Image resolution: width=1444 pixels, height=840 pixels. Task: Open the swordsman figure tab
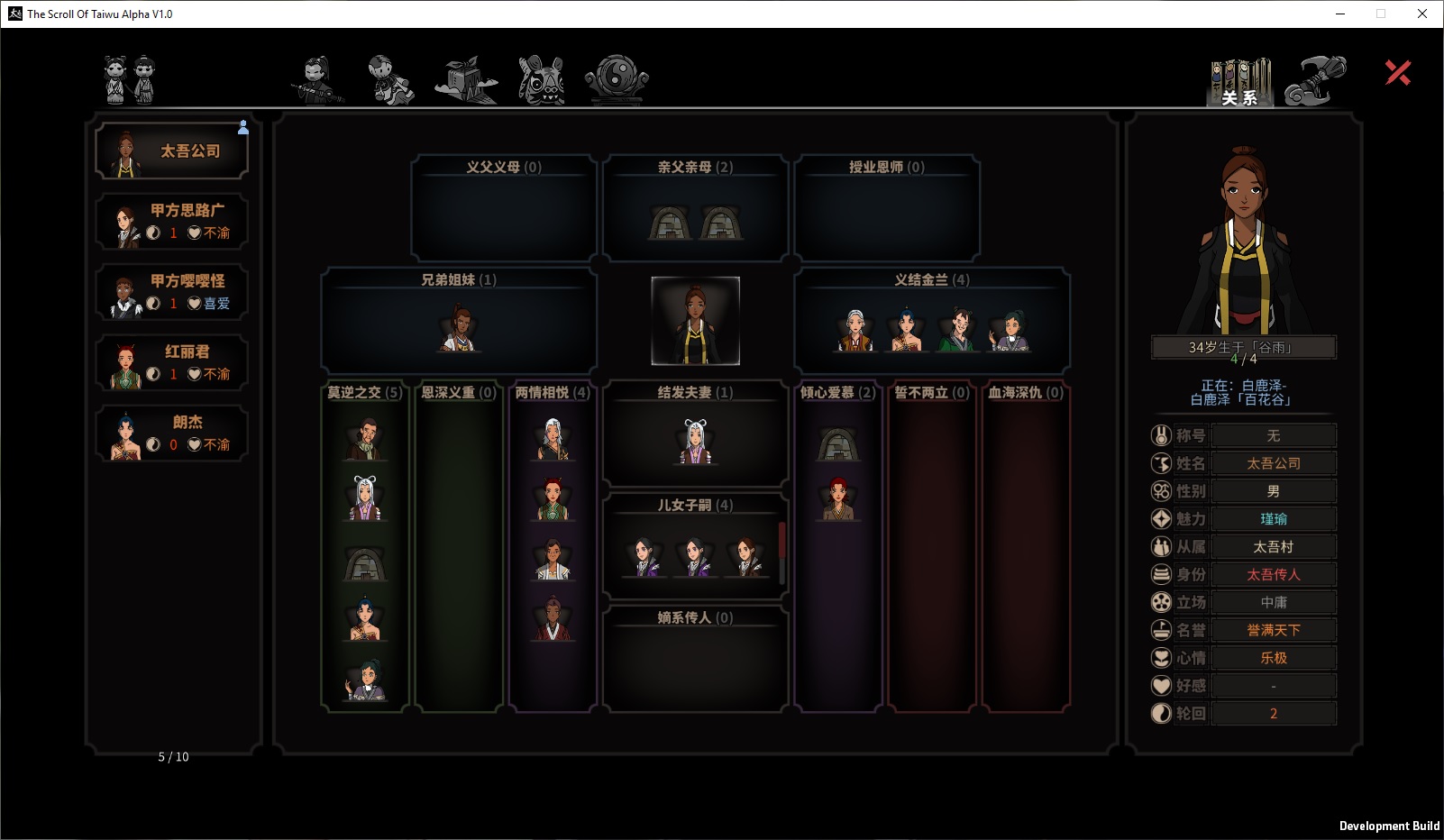coord(317,79)
